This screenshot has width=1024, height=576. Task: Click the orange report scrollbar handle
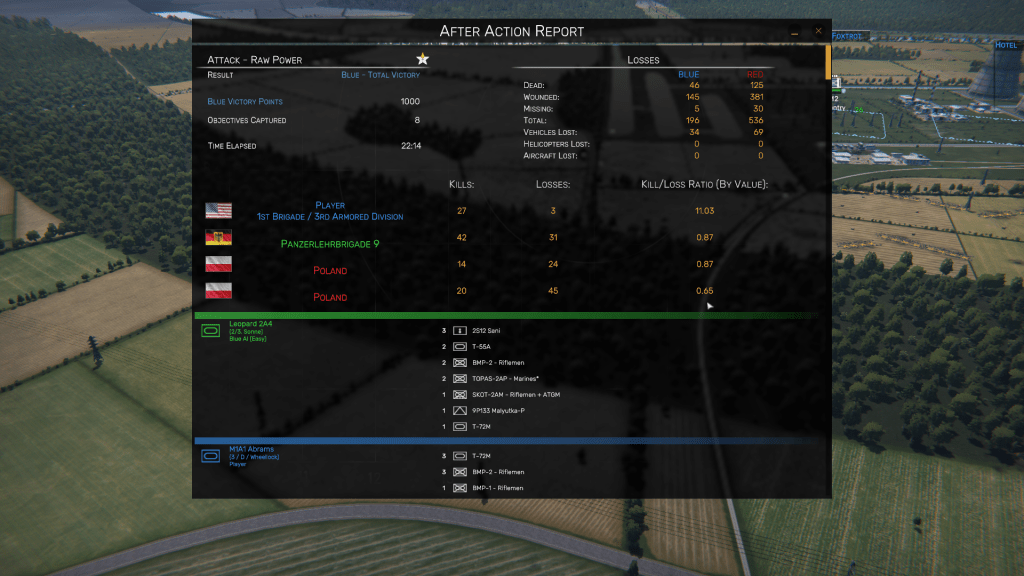(x=827, y=62)
